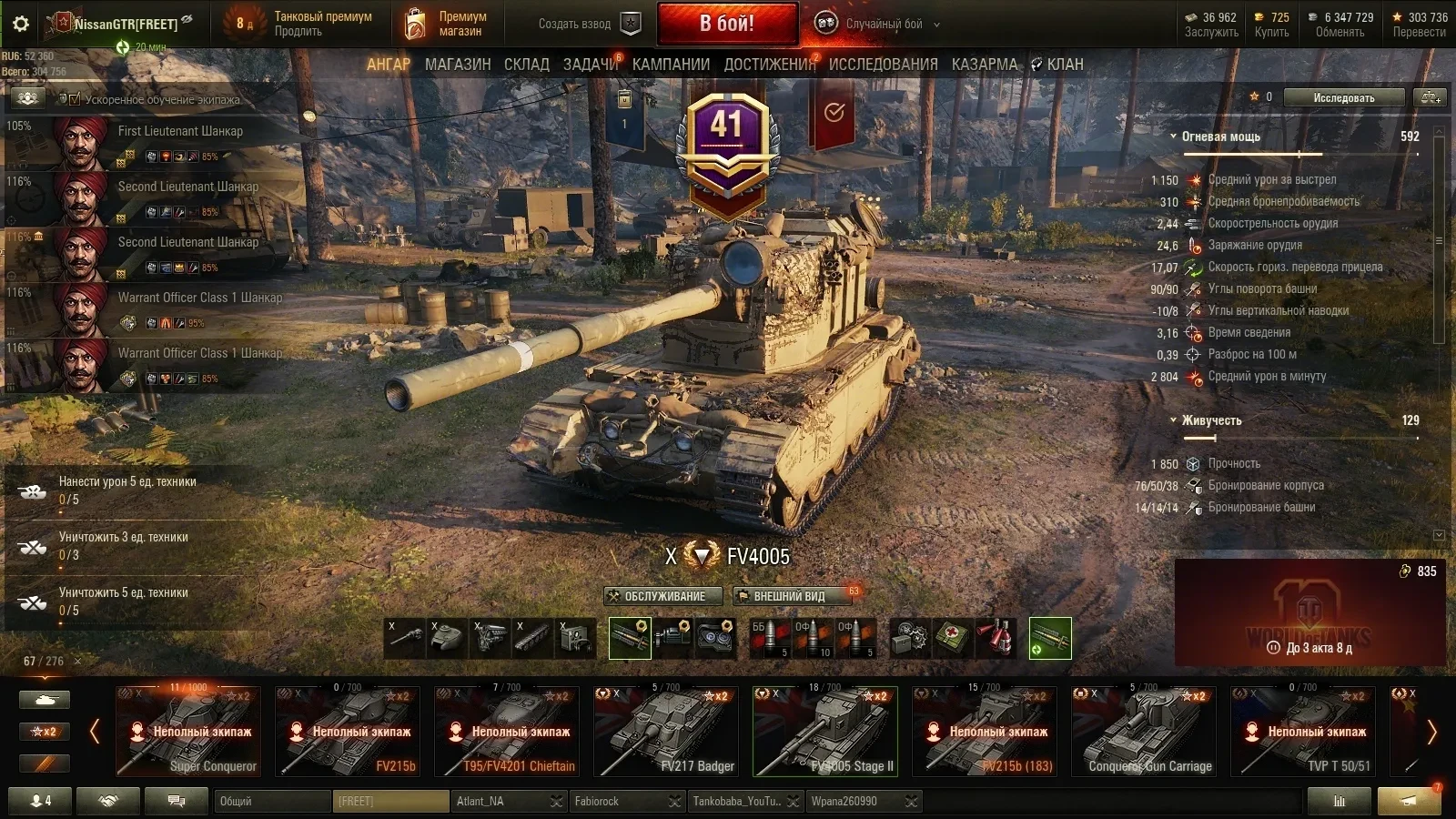
Task: Toggle Ускоренное обучение экипажа checkbox
Action: pyautogui.click(x=75, y=99)
